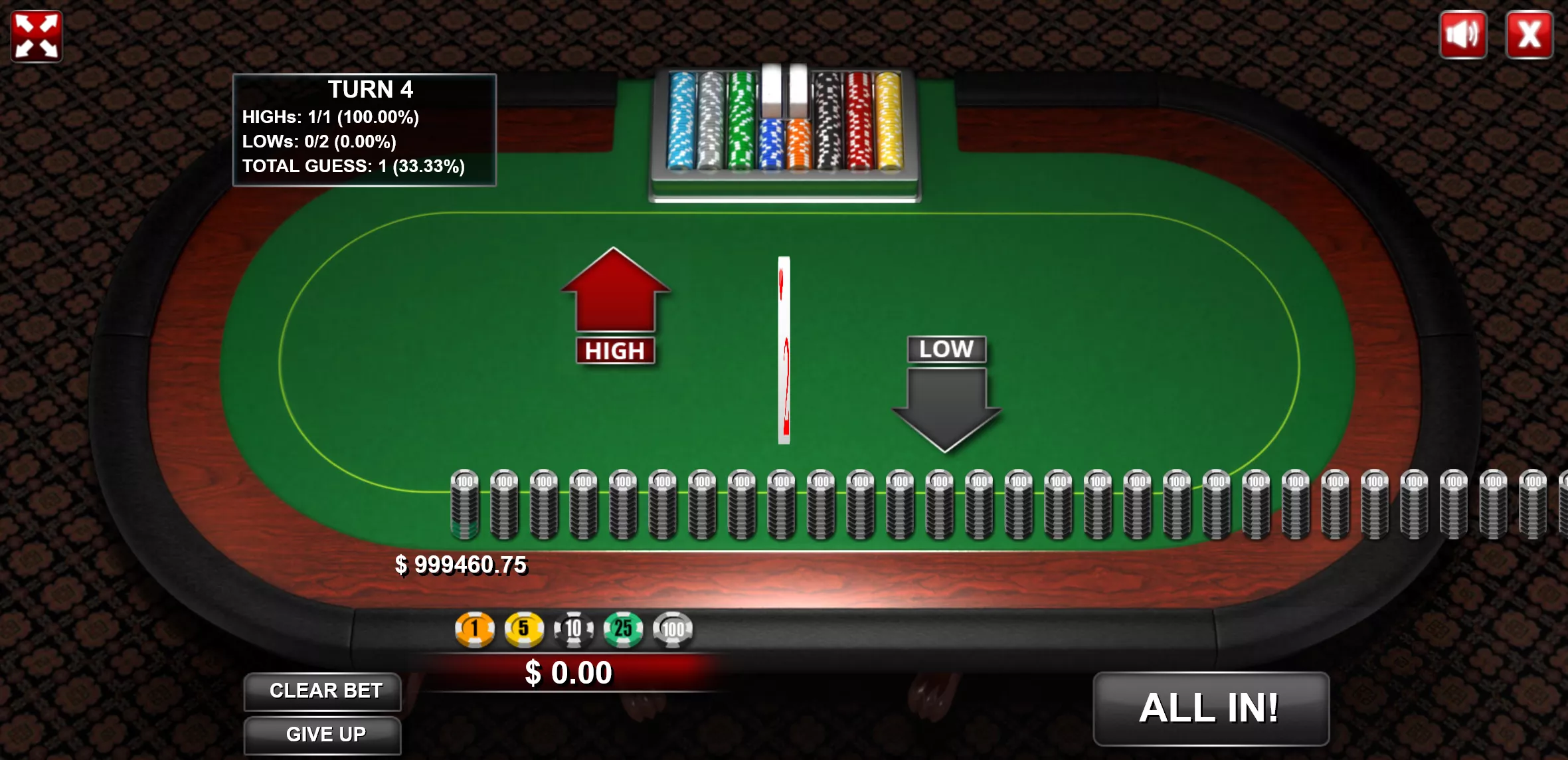Toggle the speaker volume icon off
Screen dimensions: 1568x760
(x=1464, y=34)
